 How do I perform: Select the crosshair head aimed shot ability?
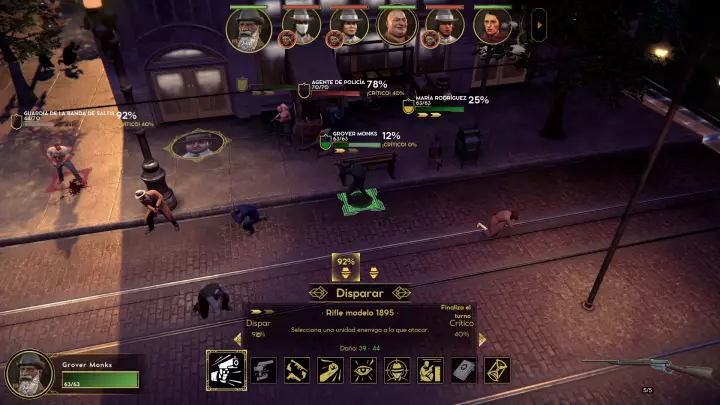(397, 370)
